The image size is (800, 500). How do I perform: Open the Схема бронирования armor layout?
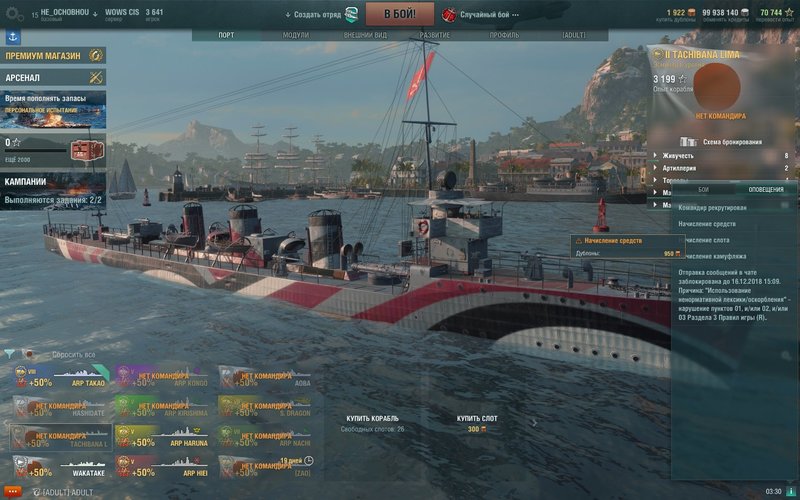click(732, 142)
